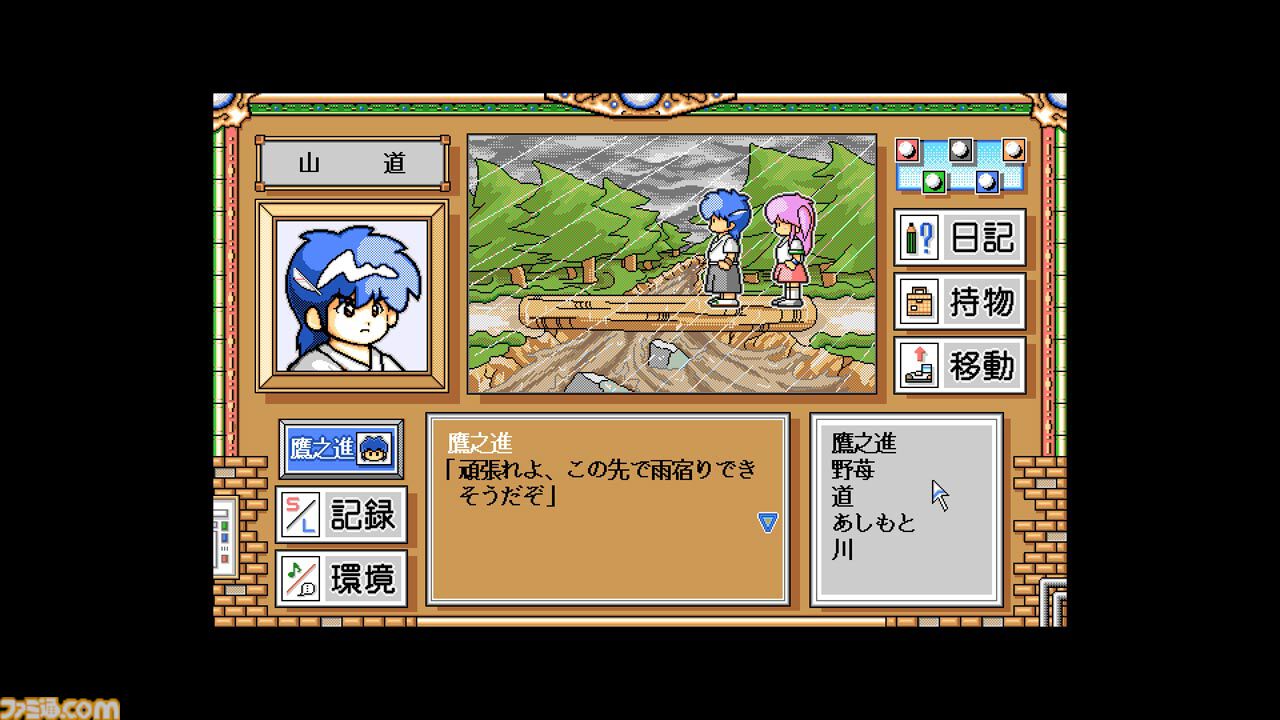This screenshot has width=1280, height=720.
Task: Select the keyword 野苺 from the list
Action: click(x=865, y=470)
